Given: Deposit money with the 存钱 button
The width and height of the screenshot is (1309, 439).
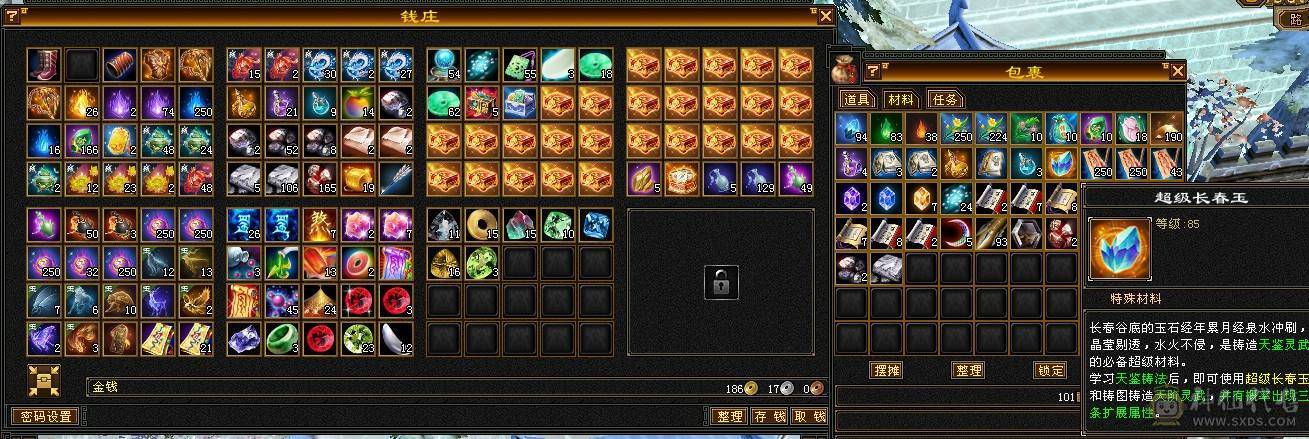Looking at the screenshot, I should click(770, 416).
